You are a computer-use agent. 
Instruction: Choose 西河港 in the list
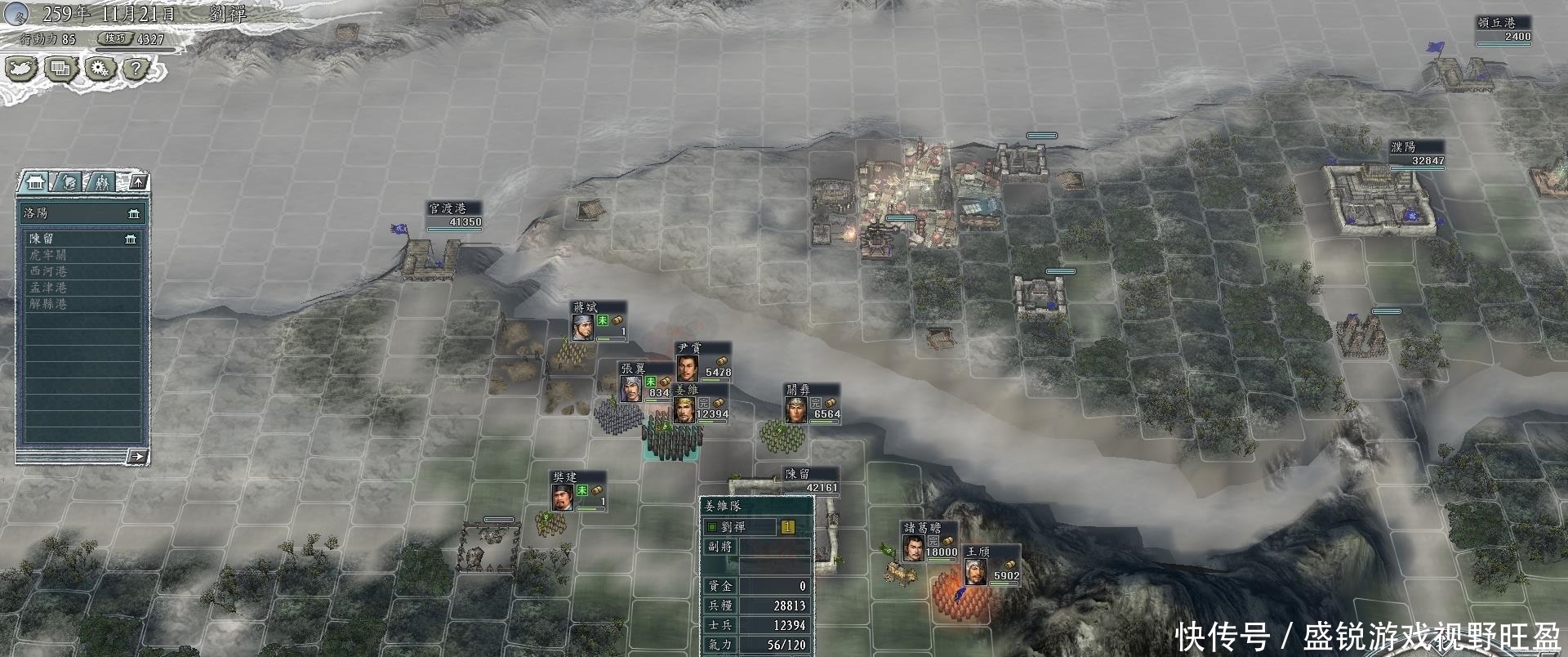coord(82,271)
